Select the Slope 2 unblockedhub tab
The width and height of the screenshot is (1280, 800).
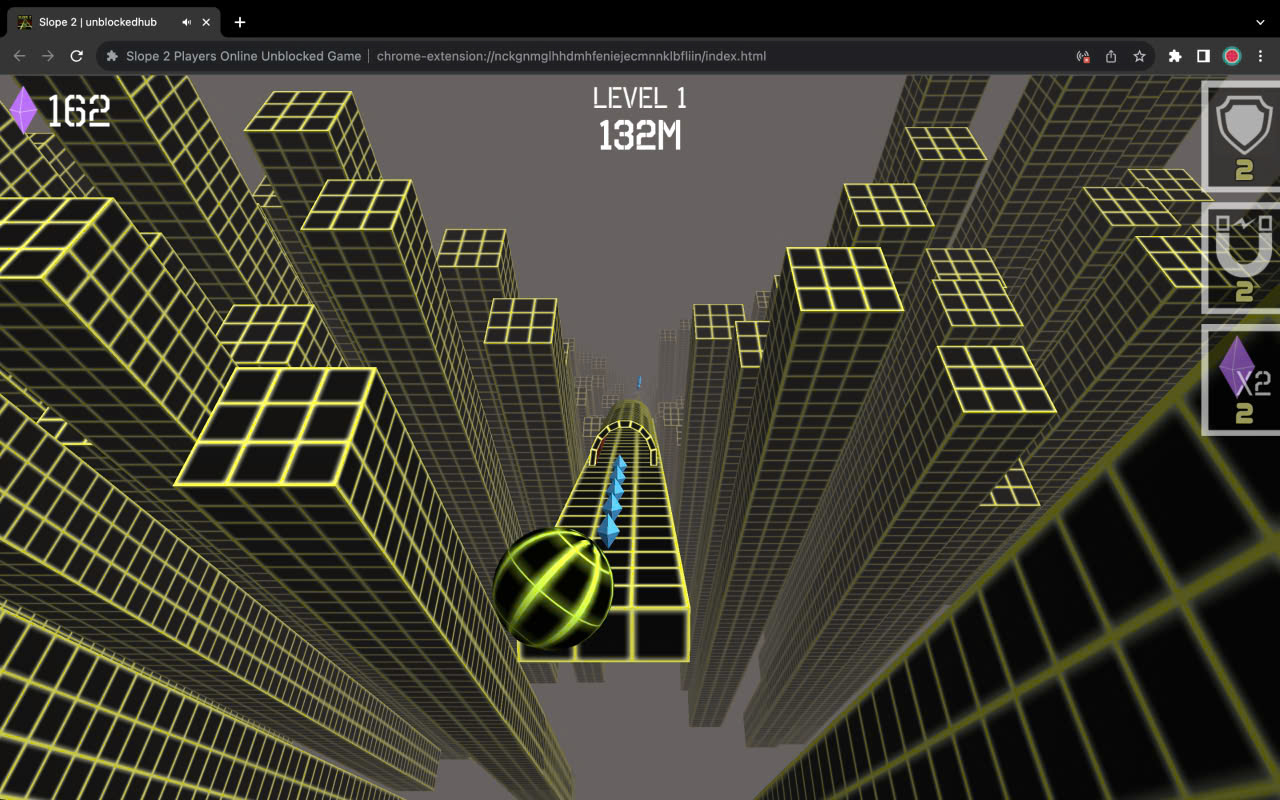pyautogui.click(x=95, y=22)
